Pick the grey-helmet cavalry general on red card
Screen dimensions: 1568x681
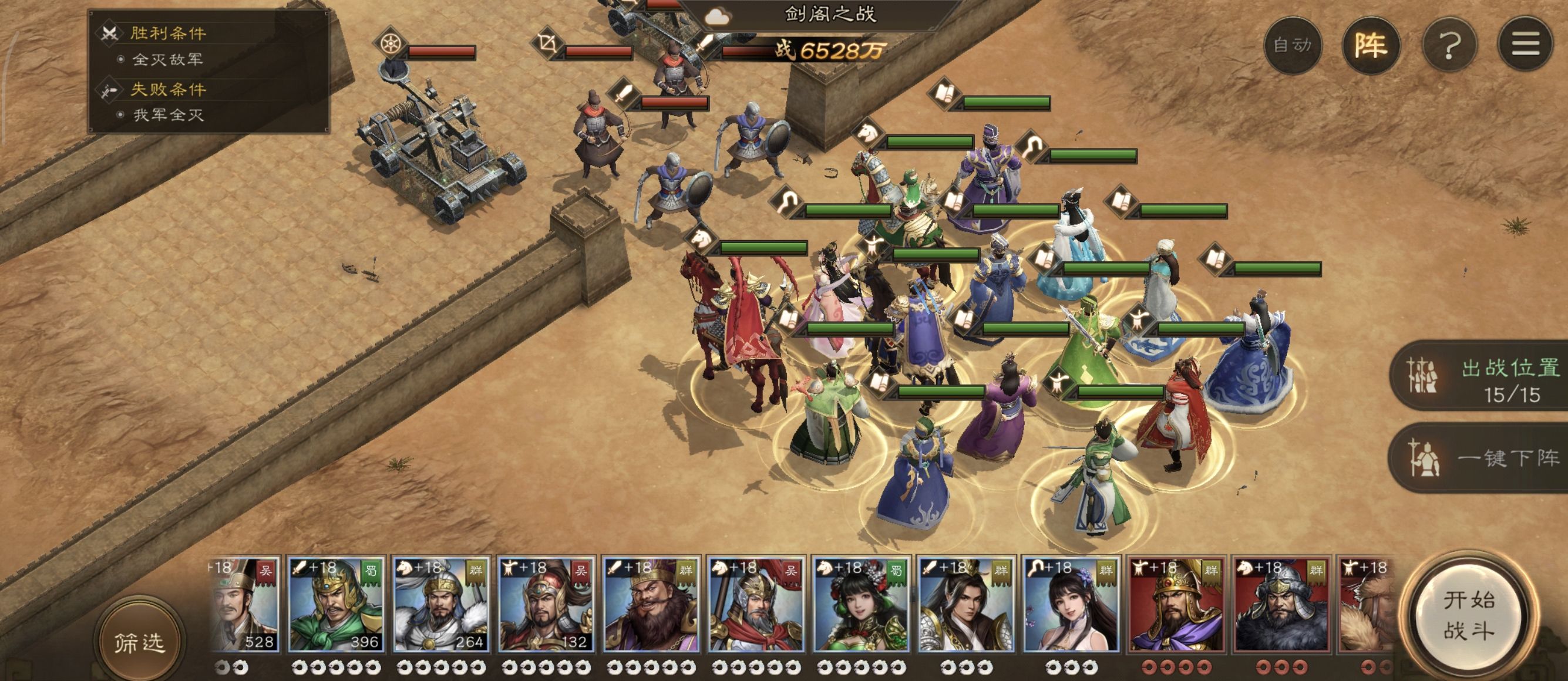click(x=1281, y=605)
